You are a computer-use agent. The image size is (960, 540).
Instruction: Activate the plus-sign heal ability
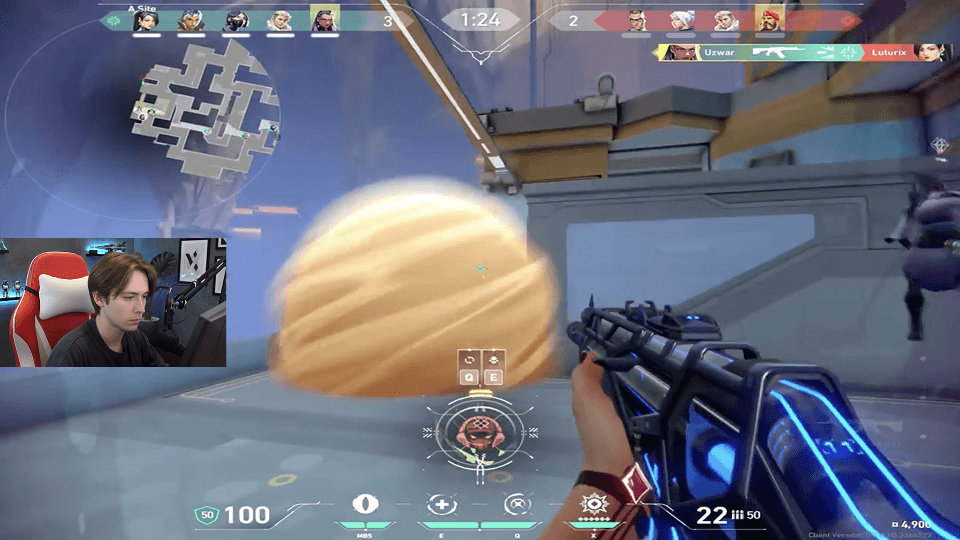(441, 505)
